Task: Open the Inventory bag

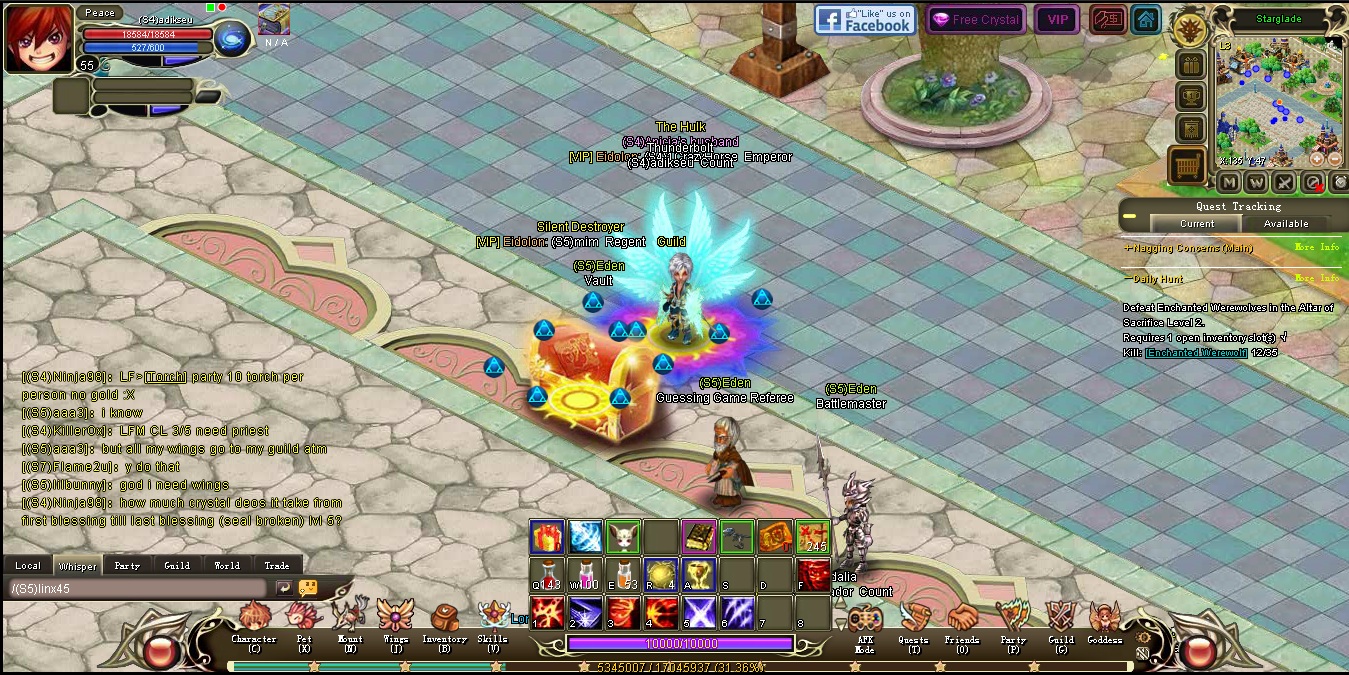Action: point(444,622)
